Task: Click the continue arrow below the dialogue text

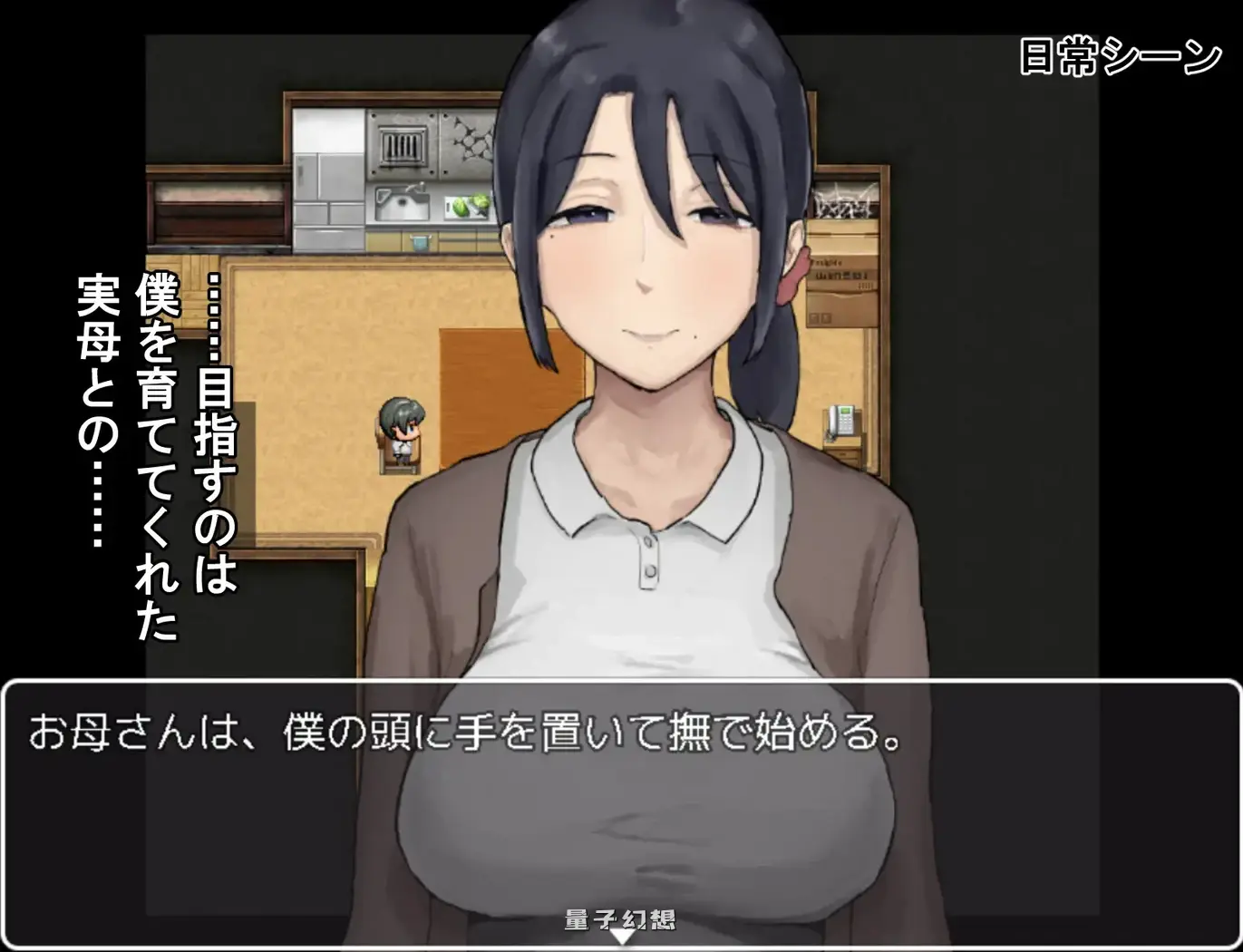Action: (622, 940)
